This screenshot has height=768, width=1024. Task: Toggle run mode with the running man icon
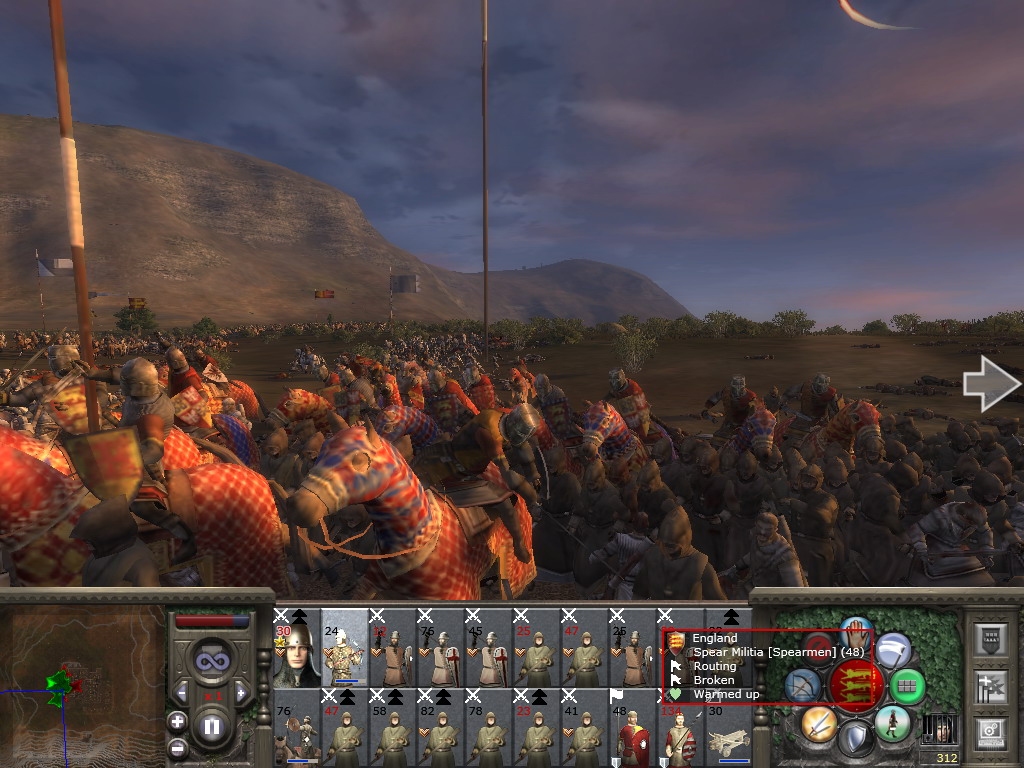(891, 723)
